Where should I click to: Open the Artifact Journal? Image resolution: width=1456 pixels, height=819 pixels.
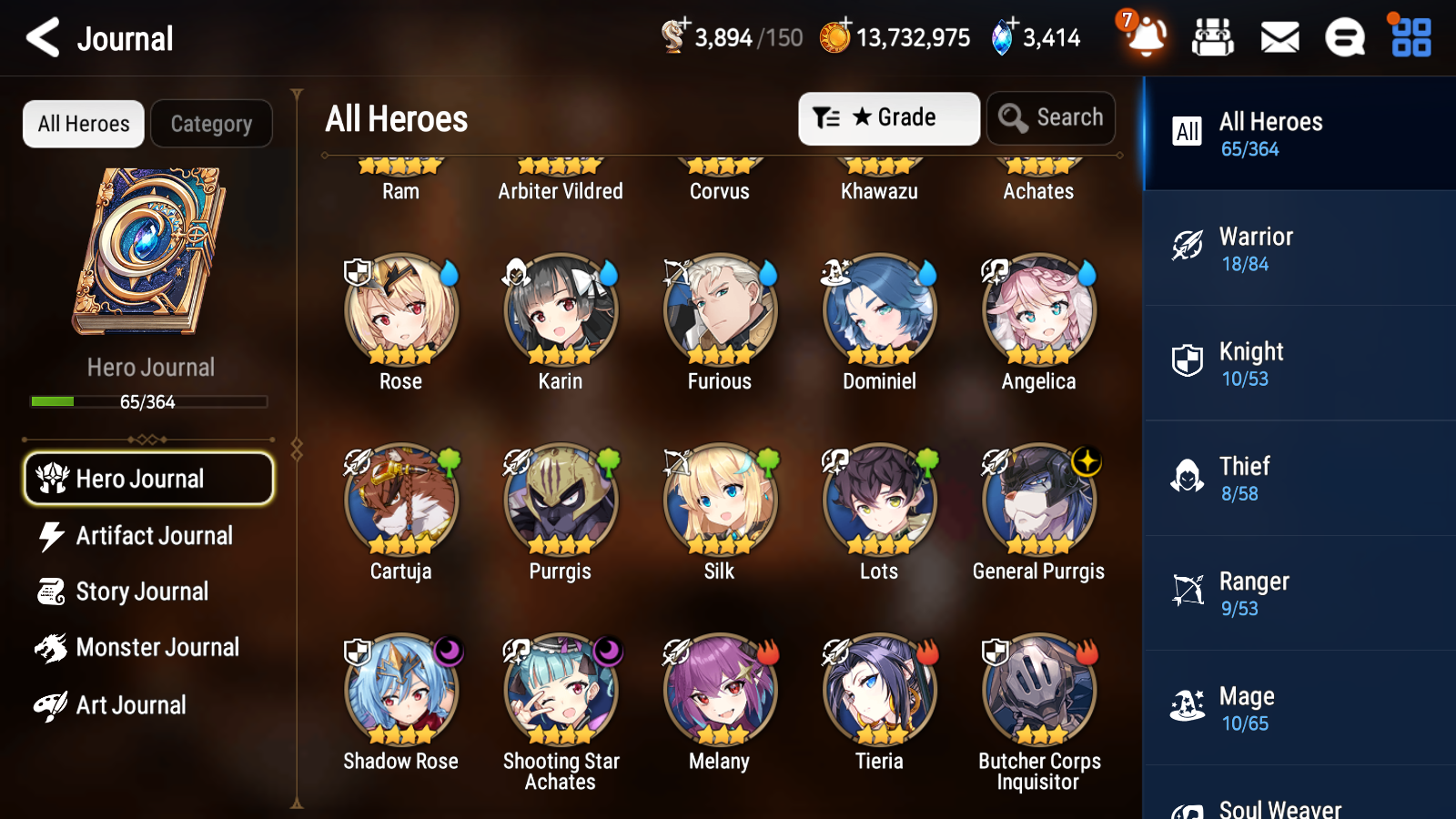point(155,536)
